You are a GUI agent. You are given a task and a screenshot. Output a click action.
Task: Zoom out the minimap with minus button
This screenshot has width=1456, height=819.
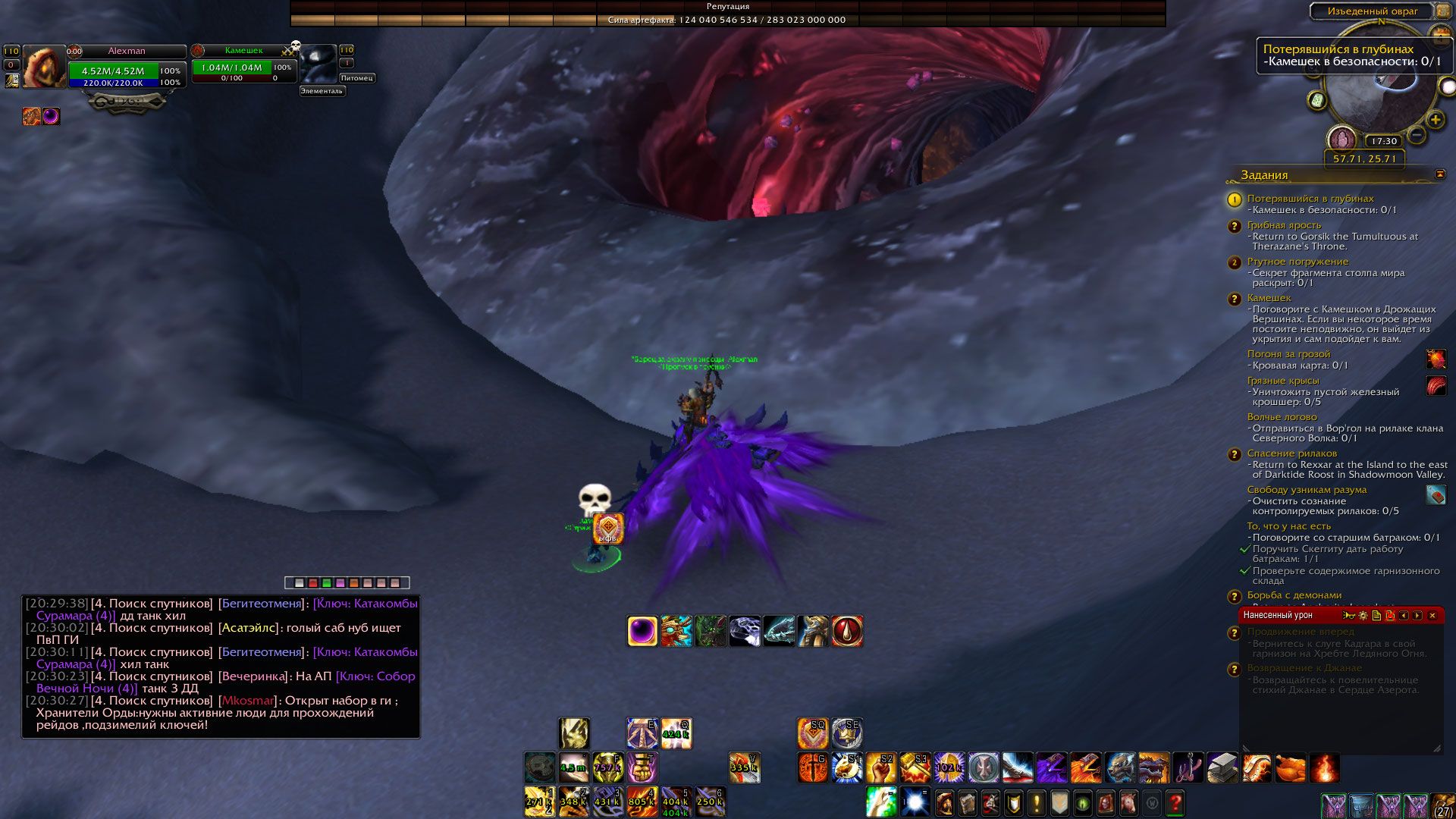tap(1416, 135)
